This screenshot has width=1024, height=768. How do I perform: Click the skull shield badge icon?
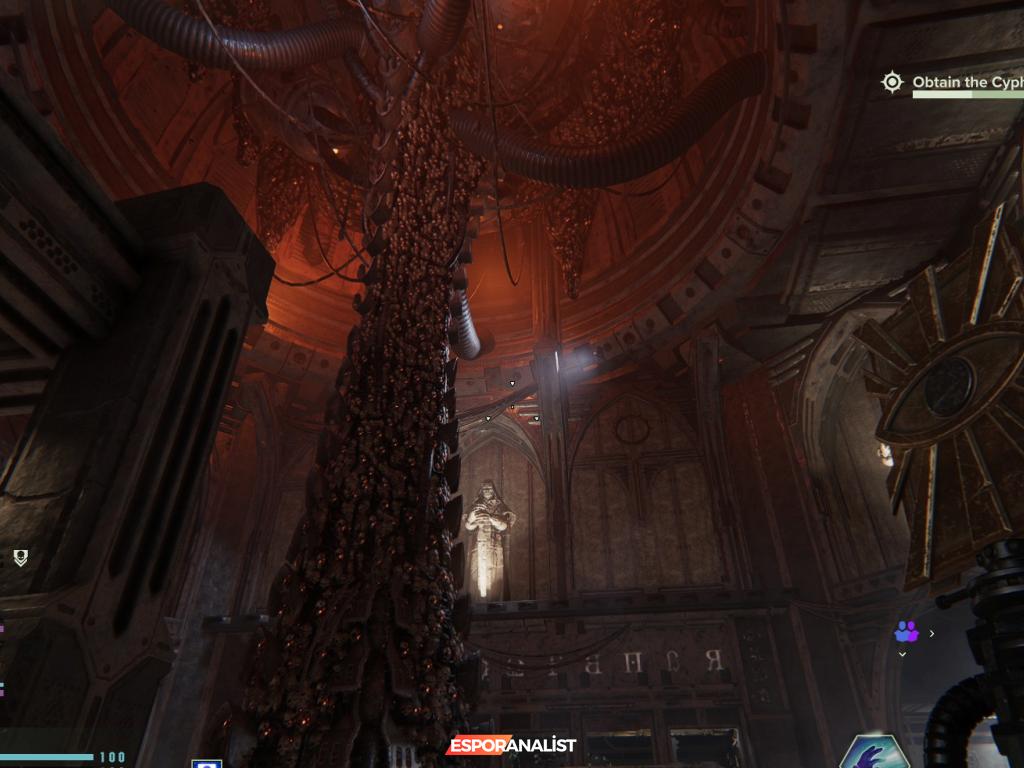(20, 558)
